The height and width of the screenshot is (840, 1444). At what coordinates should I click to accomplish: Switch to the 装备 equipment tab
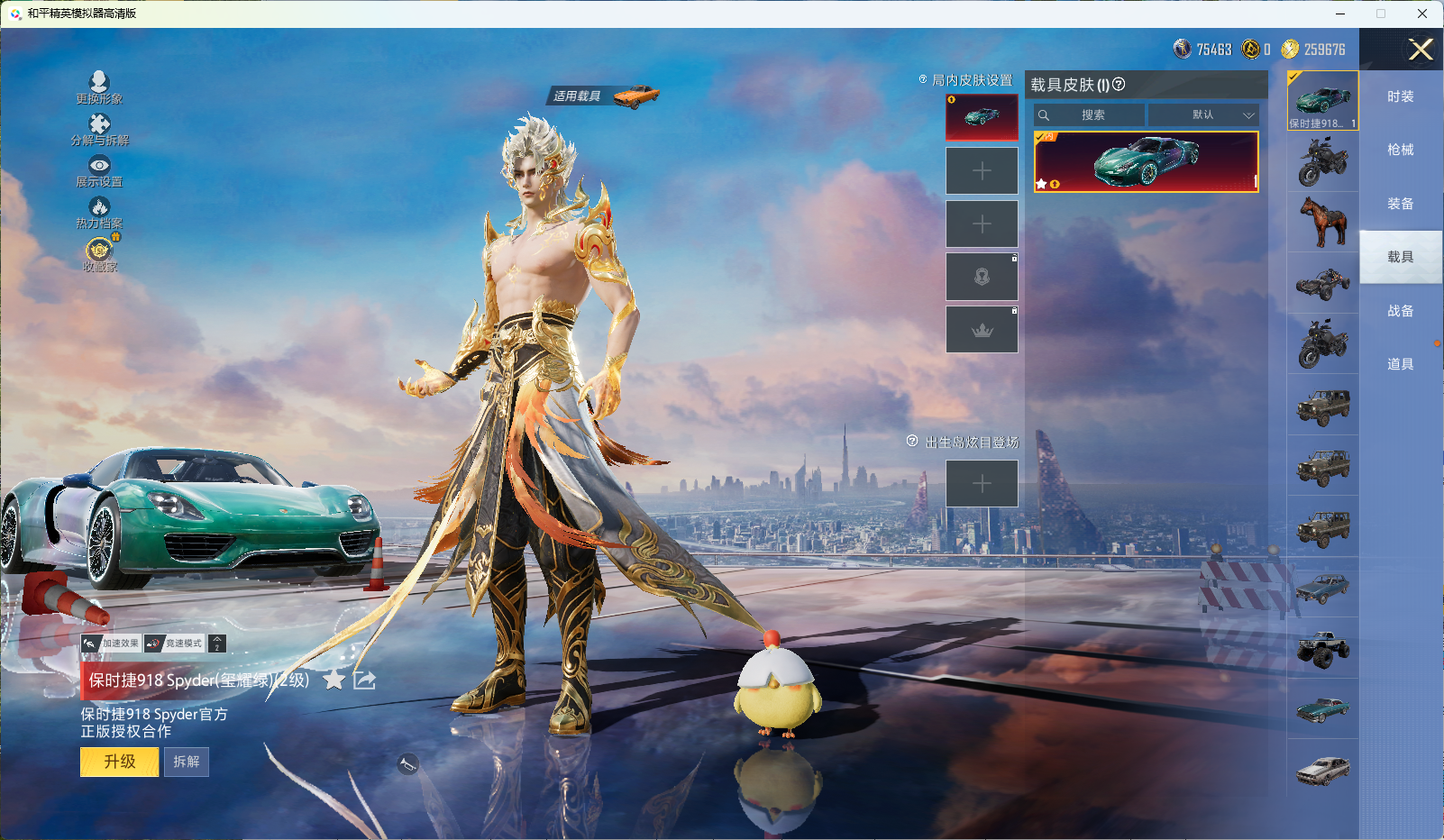click(1400, 204)
